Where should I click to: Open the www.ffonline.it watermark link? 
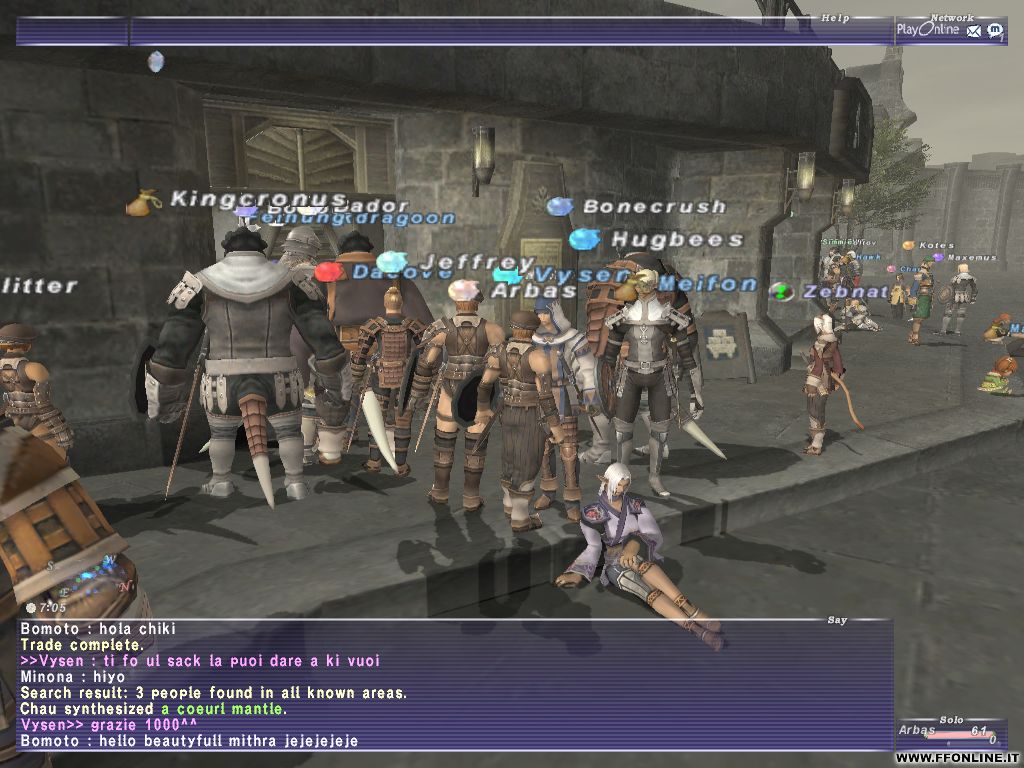pyautogui.click(x=958, y=758)
